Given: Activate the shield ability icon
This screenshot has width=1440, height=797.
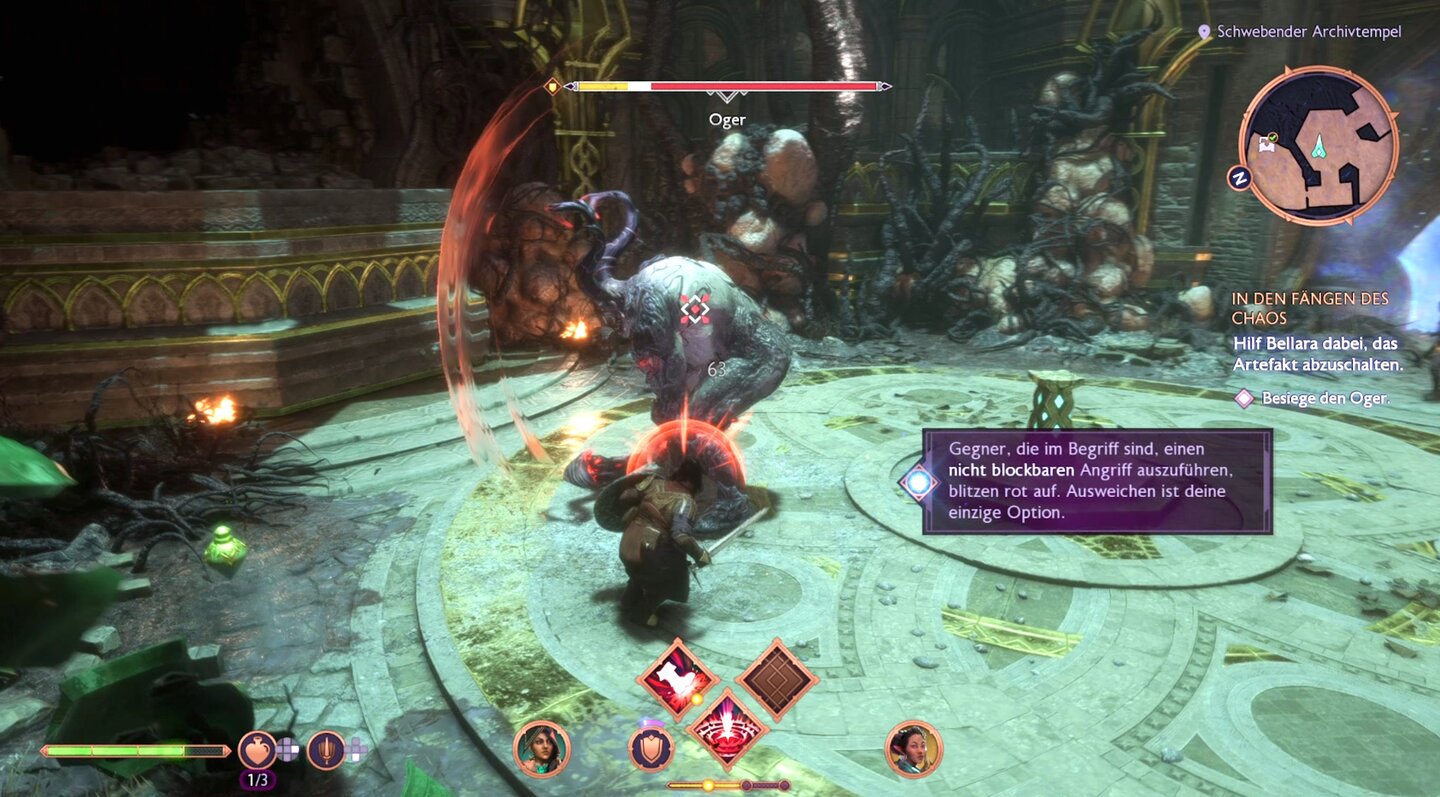Looking at the screenshot, I should pyautogui.click(x=651, y=748).
